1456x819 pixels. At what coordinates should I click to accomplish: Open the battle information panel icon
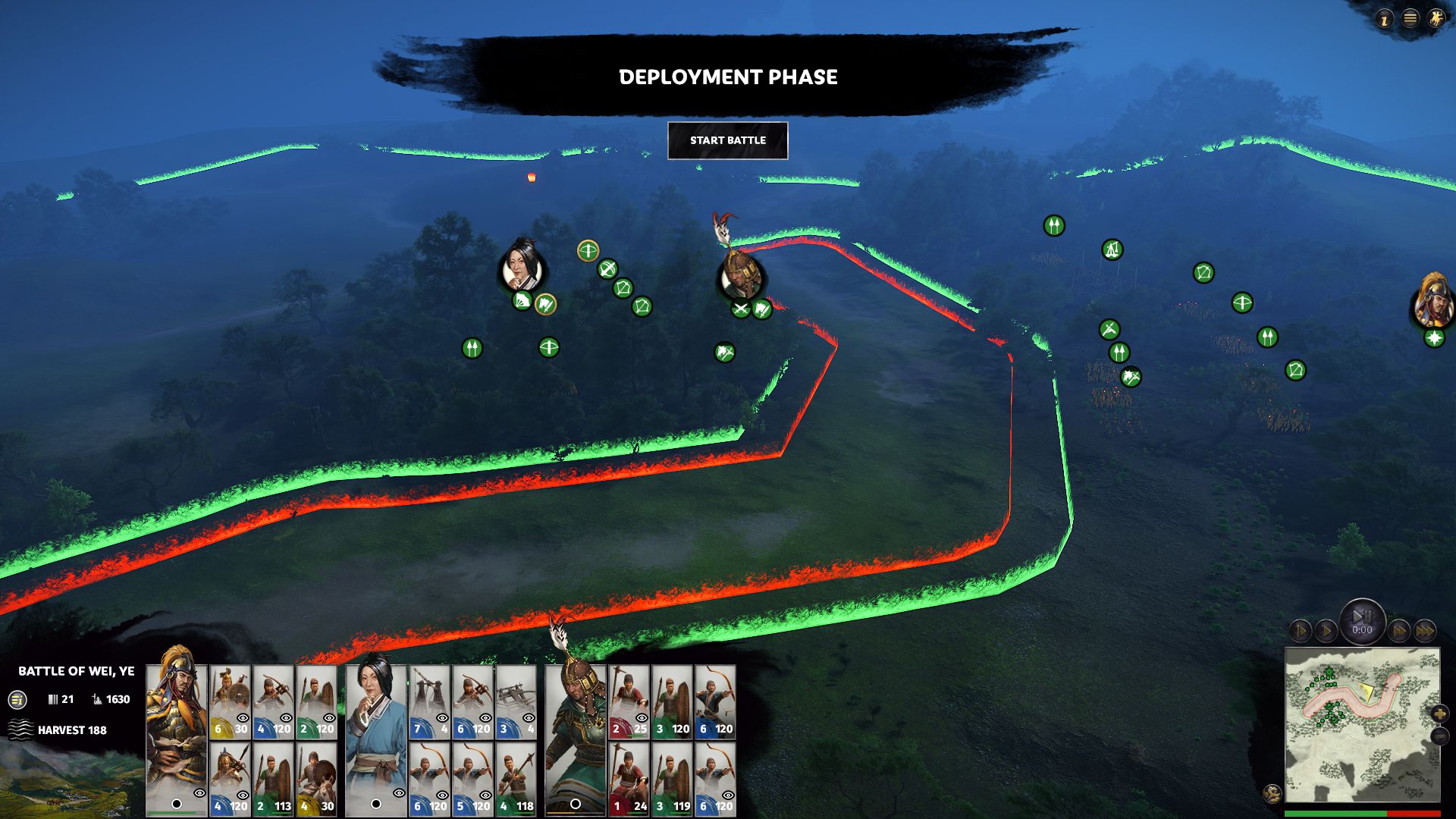(17, 699)
